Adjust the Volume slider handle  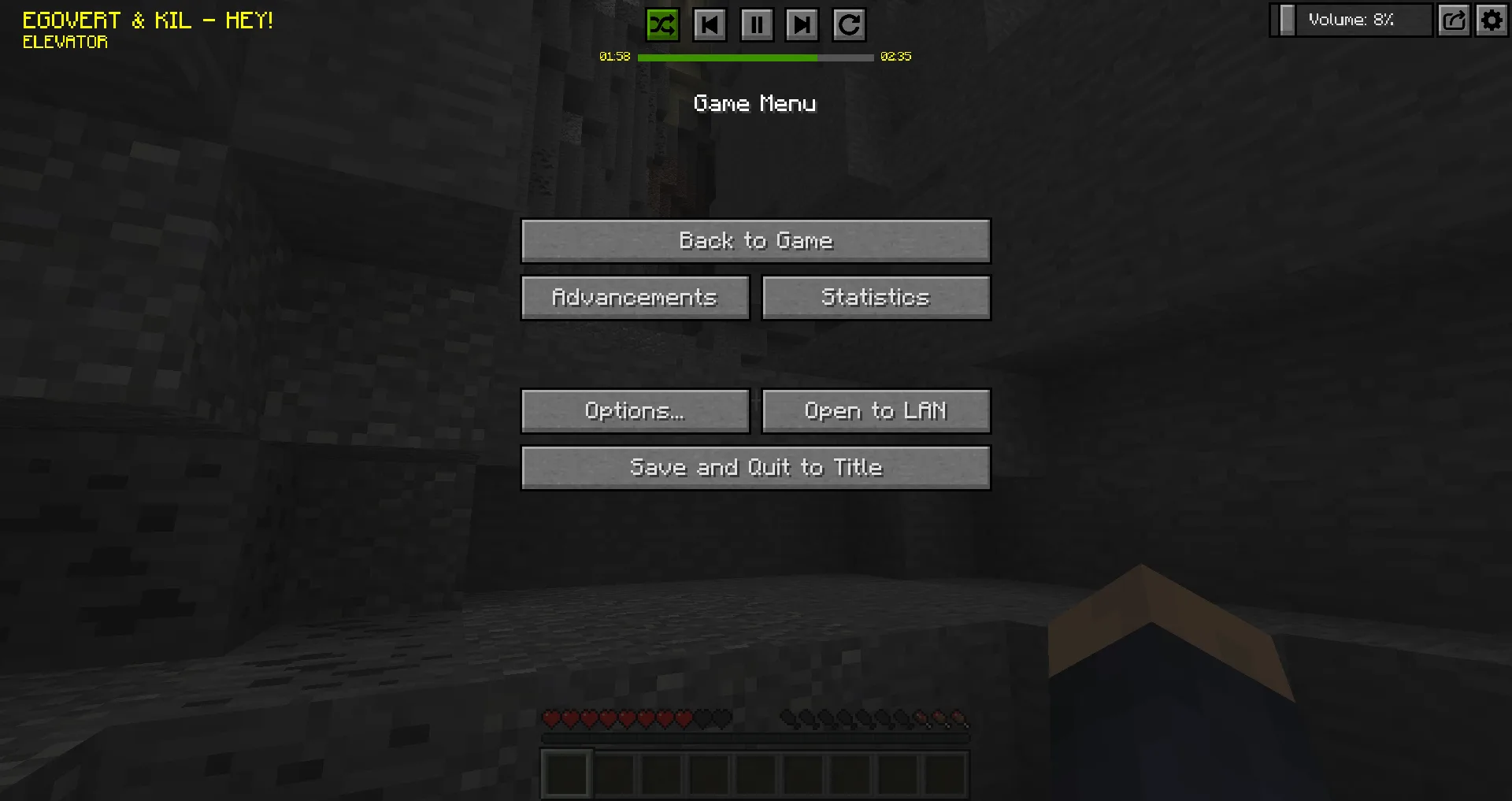[x=1288, y=20]
